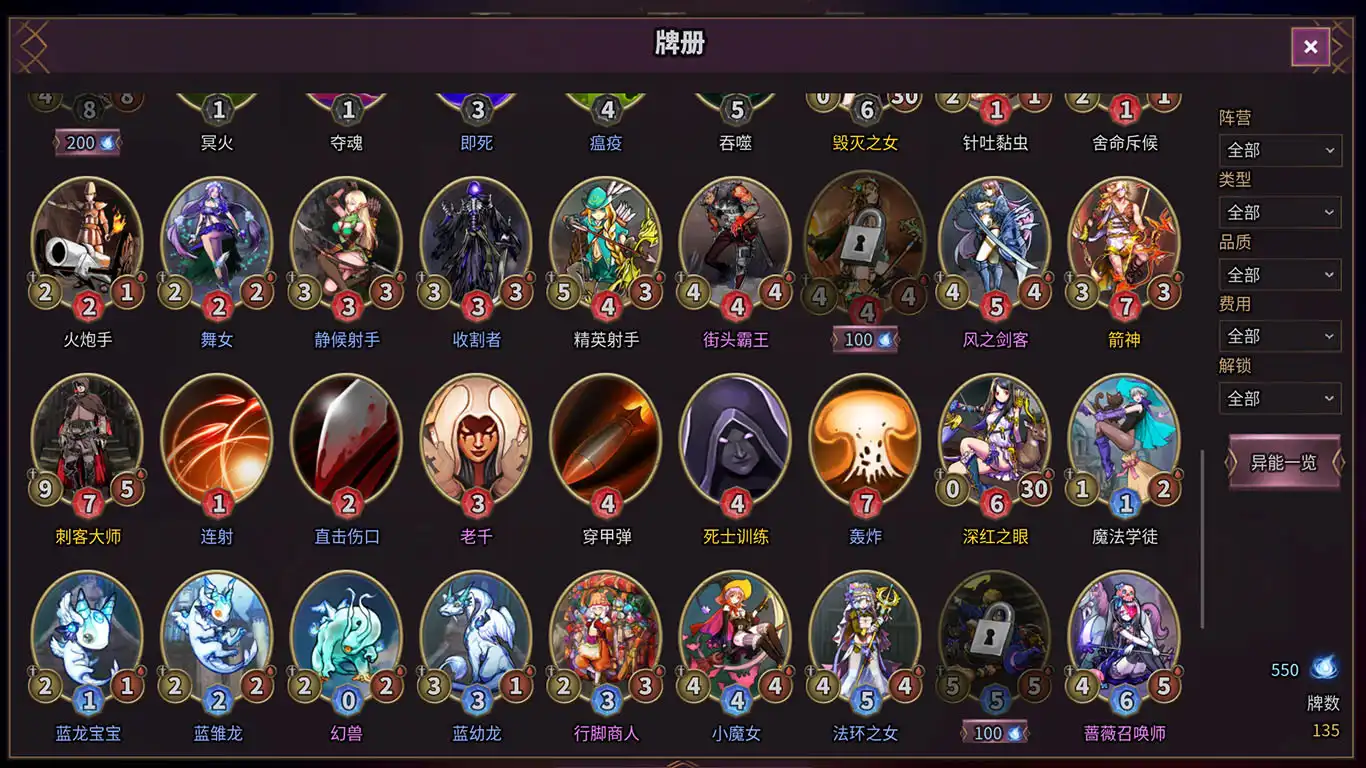Expand the 费用 cost filter dropdown
Screen dimensions: 1366x768
(x=1280, y=336)
